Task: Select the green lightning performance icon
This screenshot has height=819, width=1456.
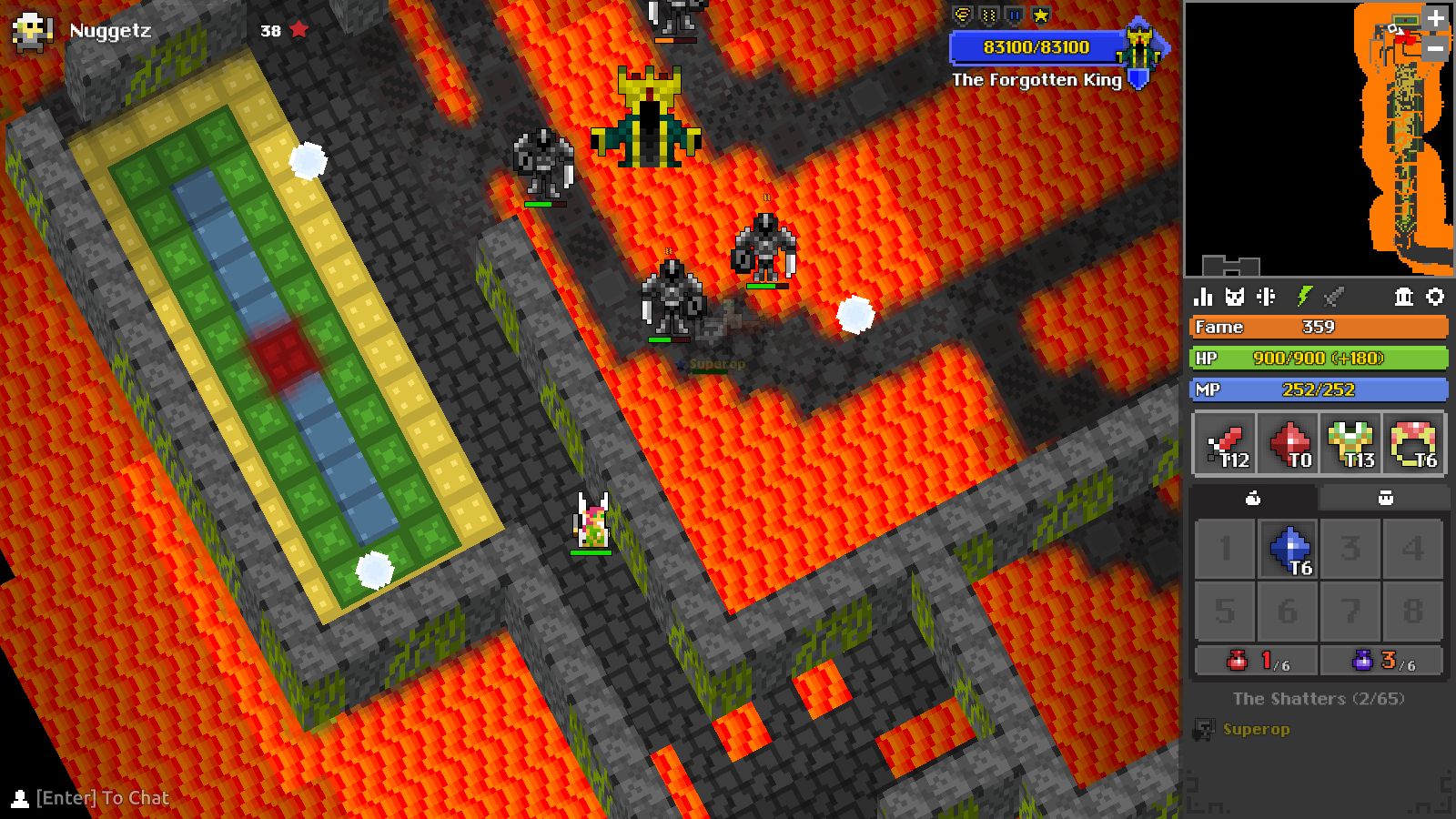Action: 1303,295
